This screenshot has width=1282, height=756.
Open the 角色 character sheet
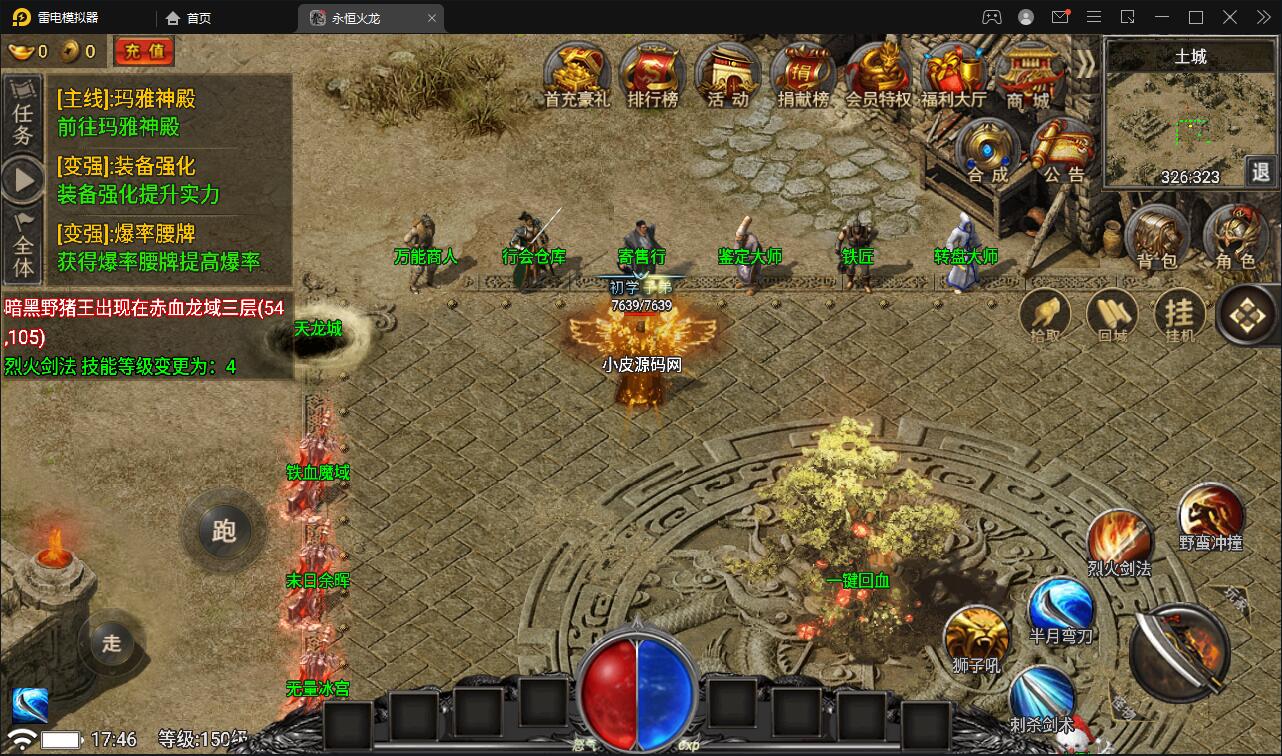1235,238
